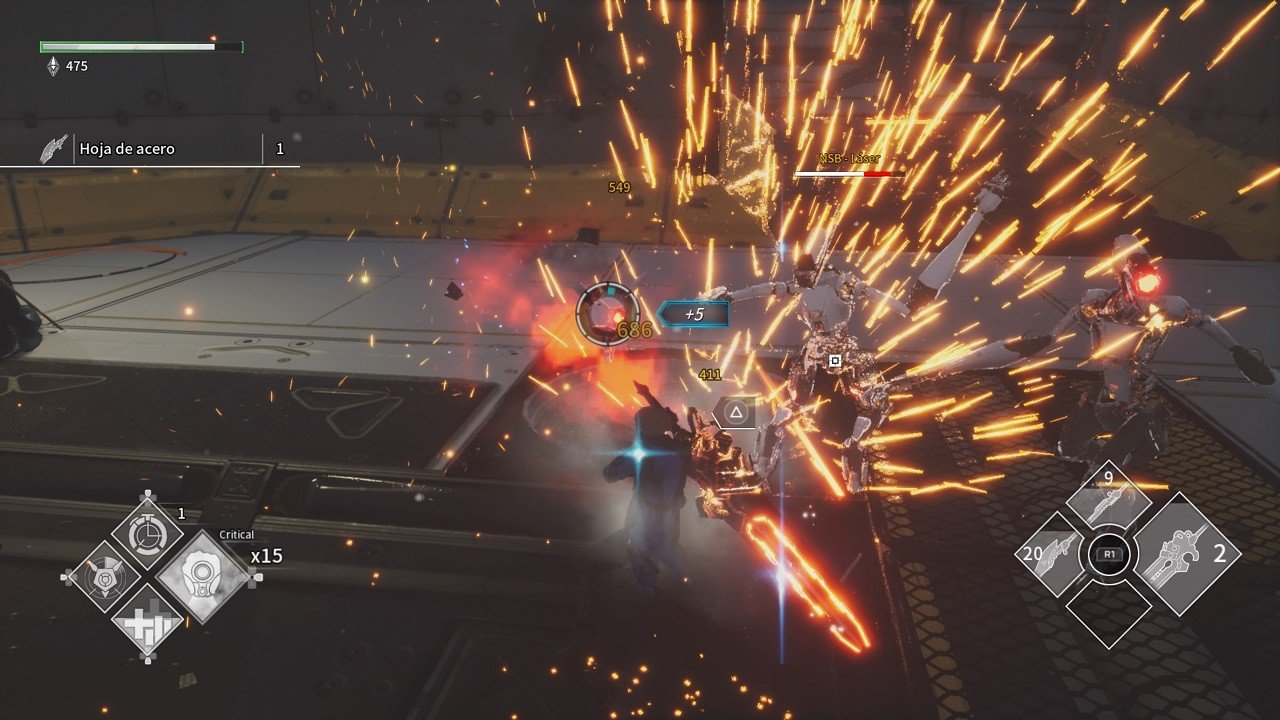Image resolution: width=1280 pixels, height=720 pixels.
Task: Use the Critical fist skill slot
Action: tap(204, 578)
